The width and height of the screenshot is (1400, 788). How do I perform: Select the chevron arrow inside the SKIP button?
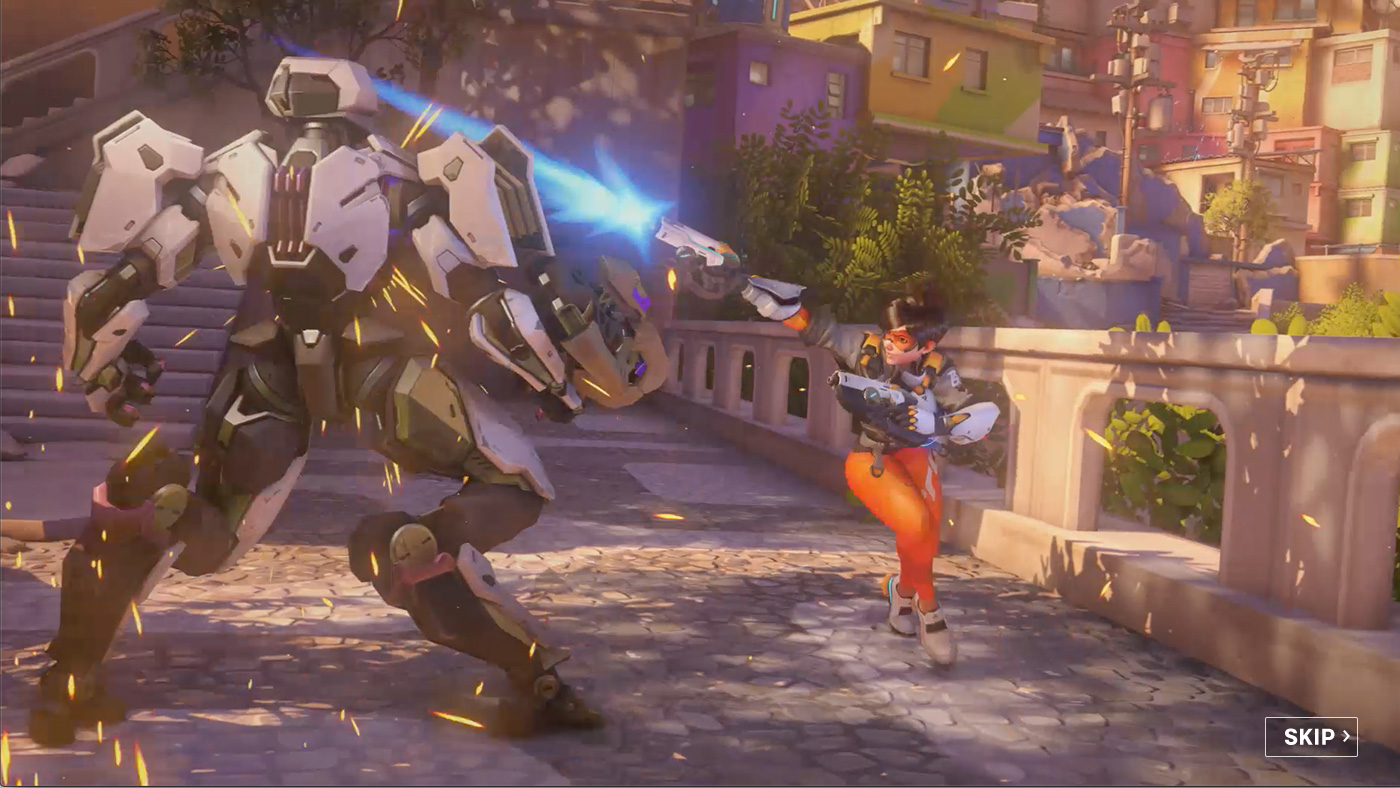(1348, 736)
